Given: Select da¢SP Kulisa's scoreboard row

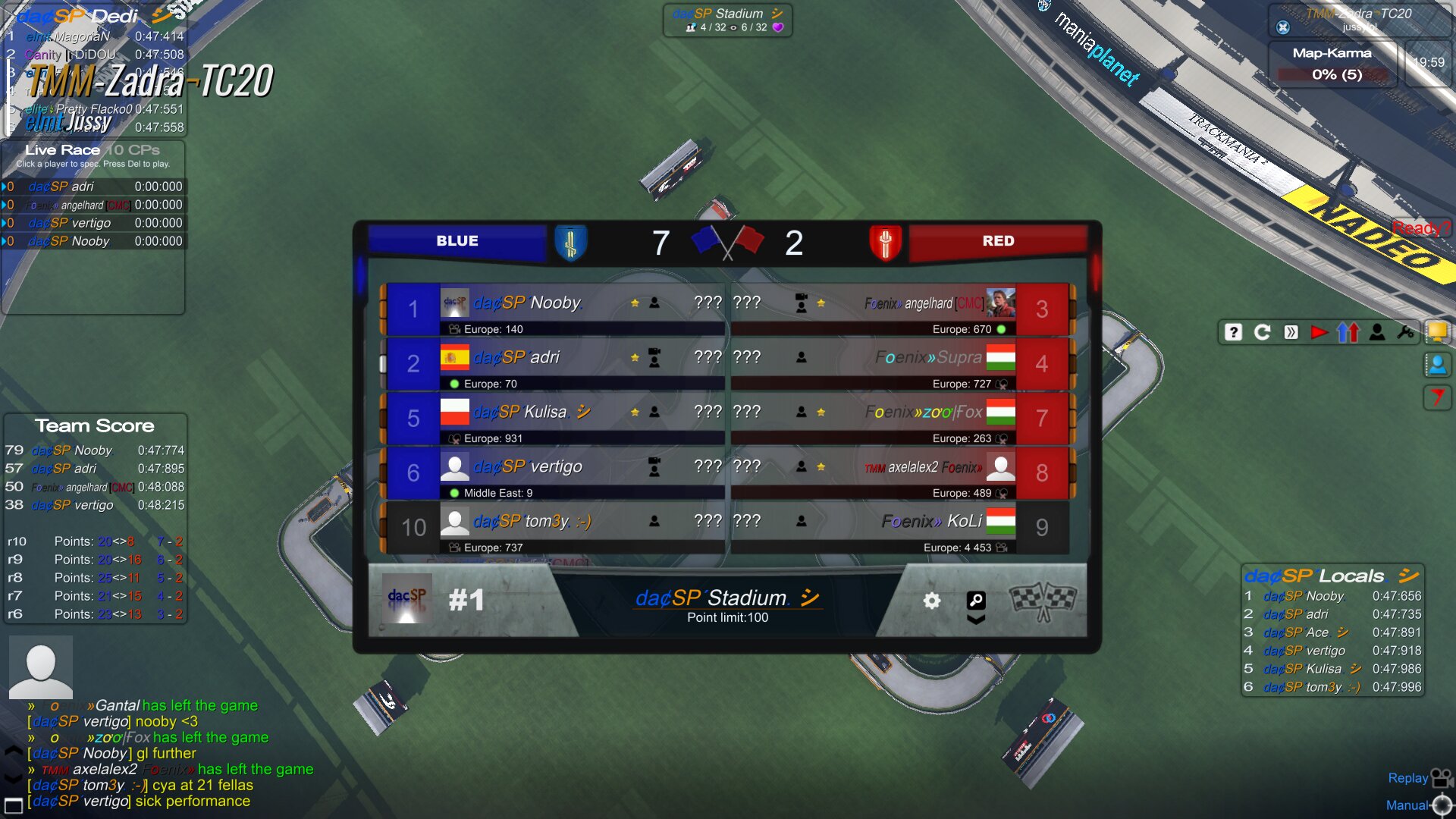Looking at the screenshot, I should [554, 418].
